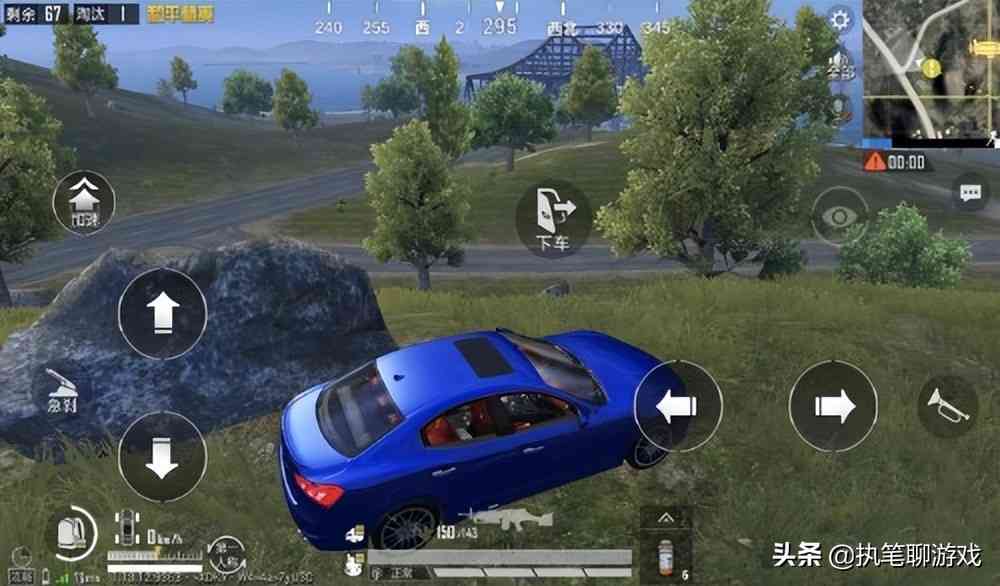Open the quick chat message bubble
The image size is (1000, 586).
970,194
